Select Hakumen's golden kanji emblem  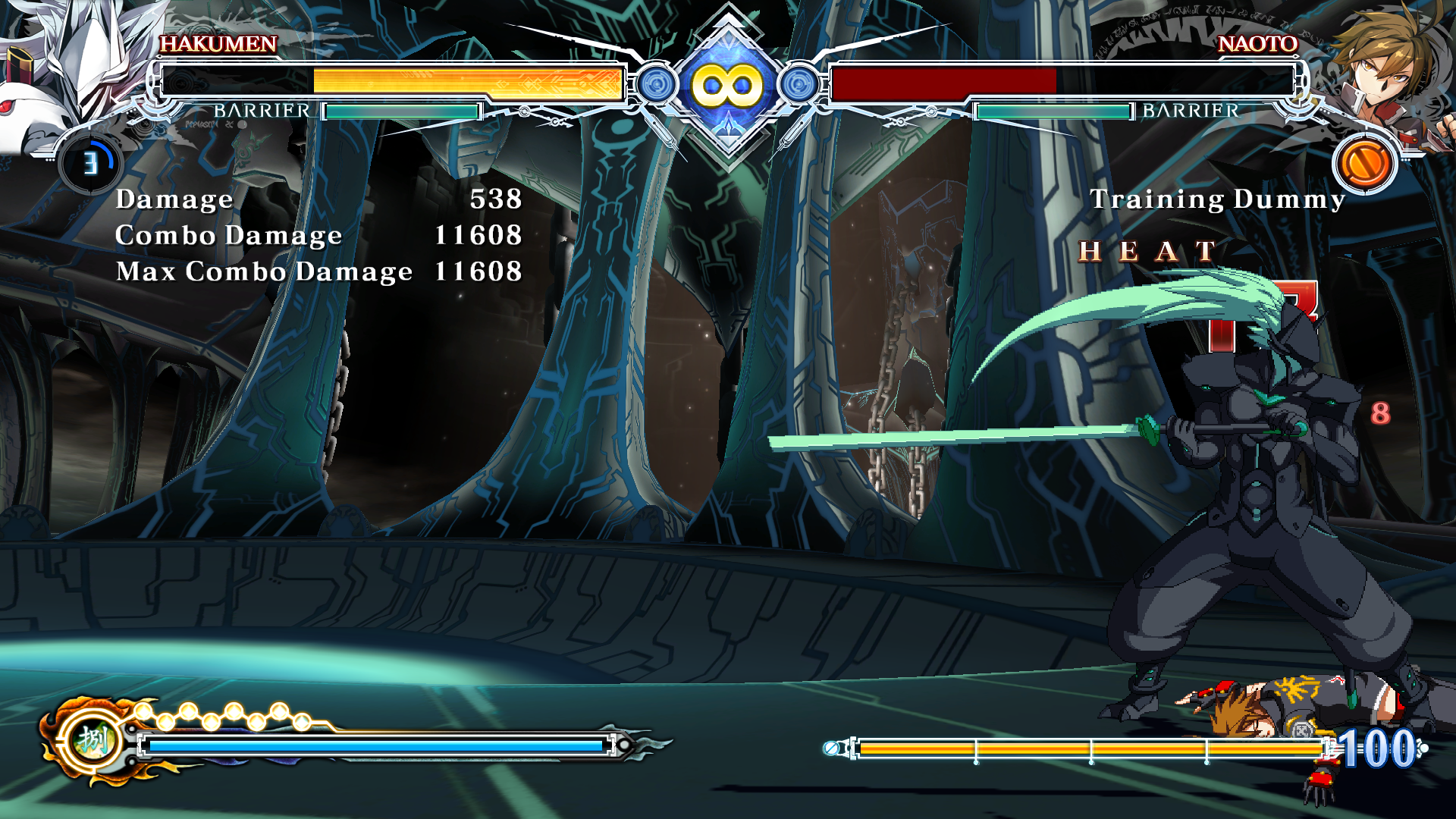pos(93,739)
